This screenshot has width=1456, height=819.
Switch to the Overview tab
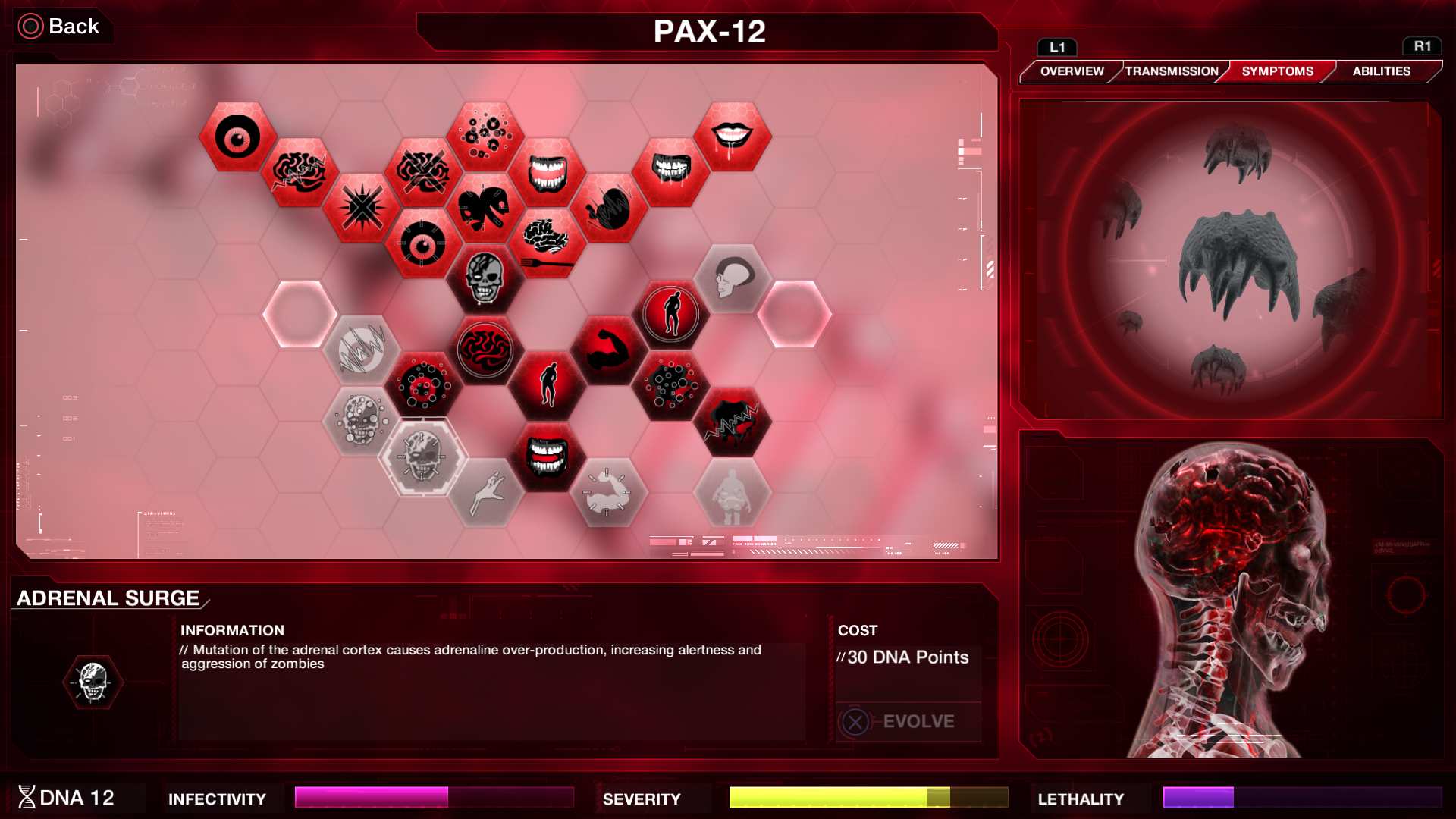(x=1075, y=71)
